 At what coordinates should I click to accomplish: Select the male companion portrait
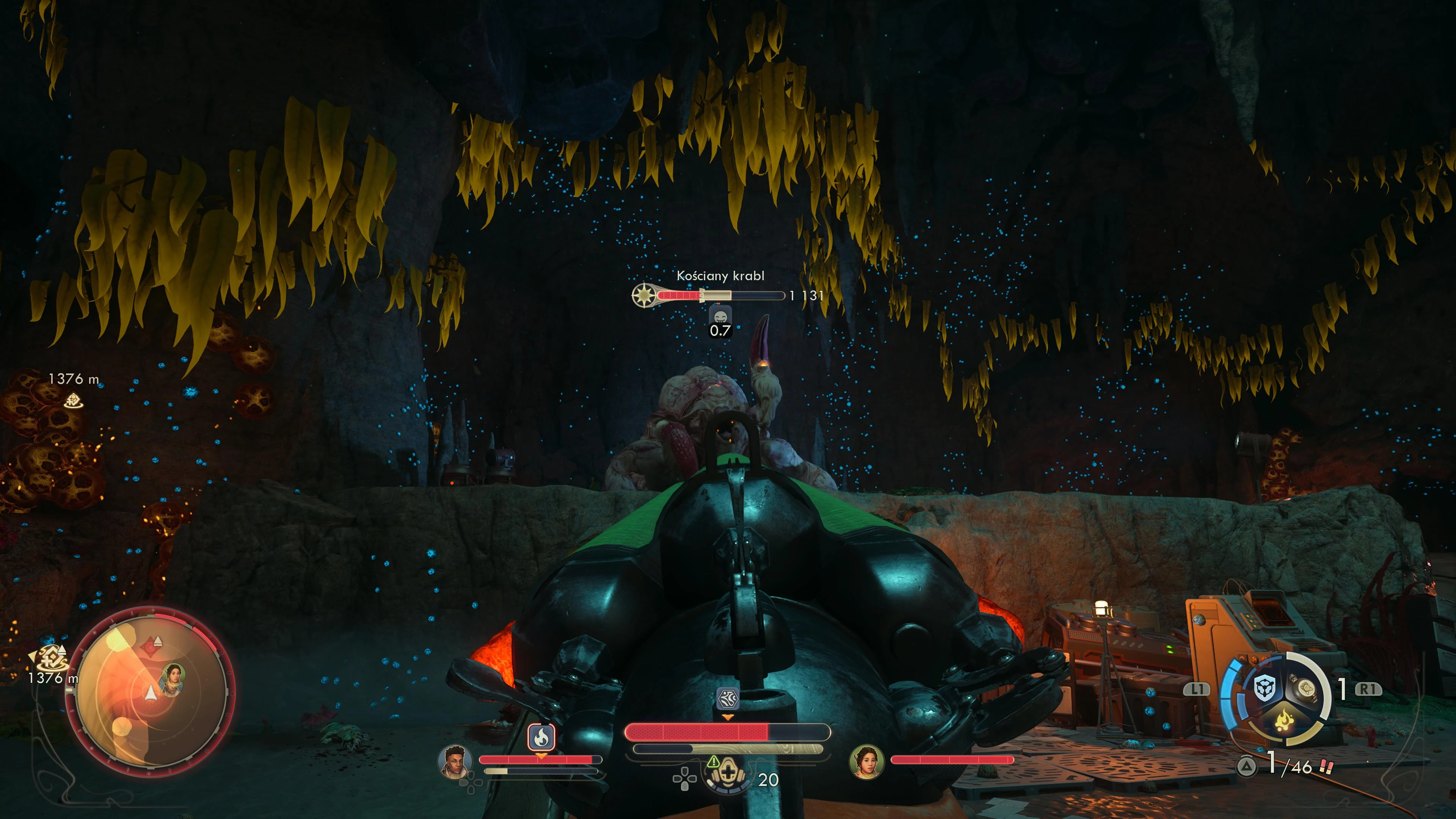455,761
